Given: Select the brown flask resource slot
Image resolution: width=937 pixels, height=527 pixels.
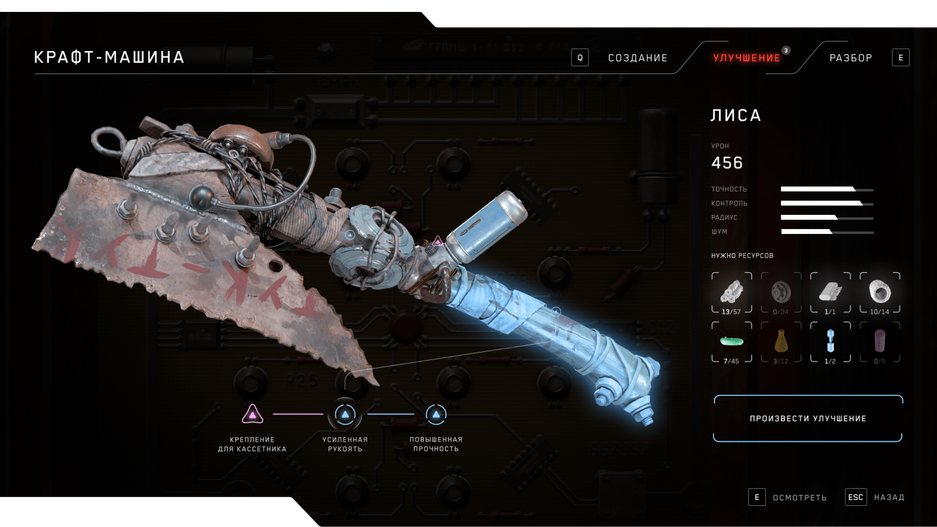Looking at the screenshot, I should point(781,342).
